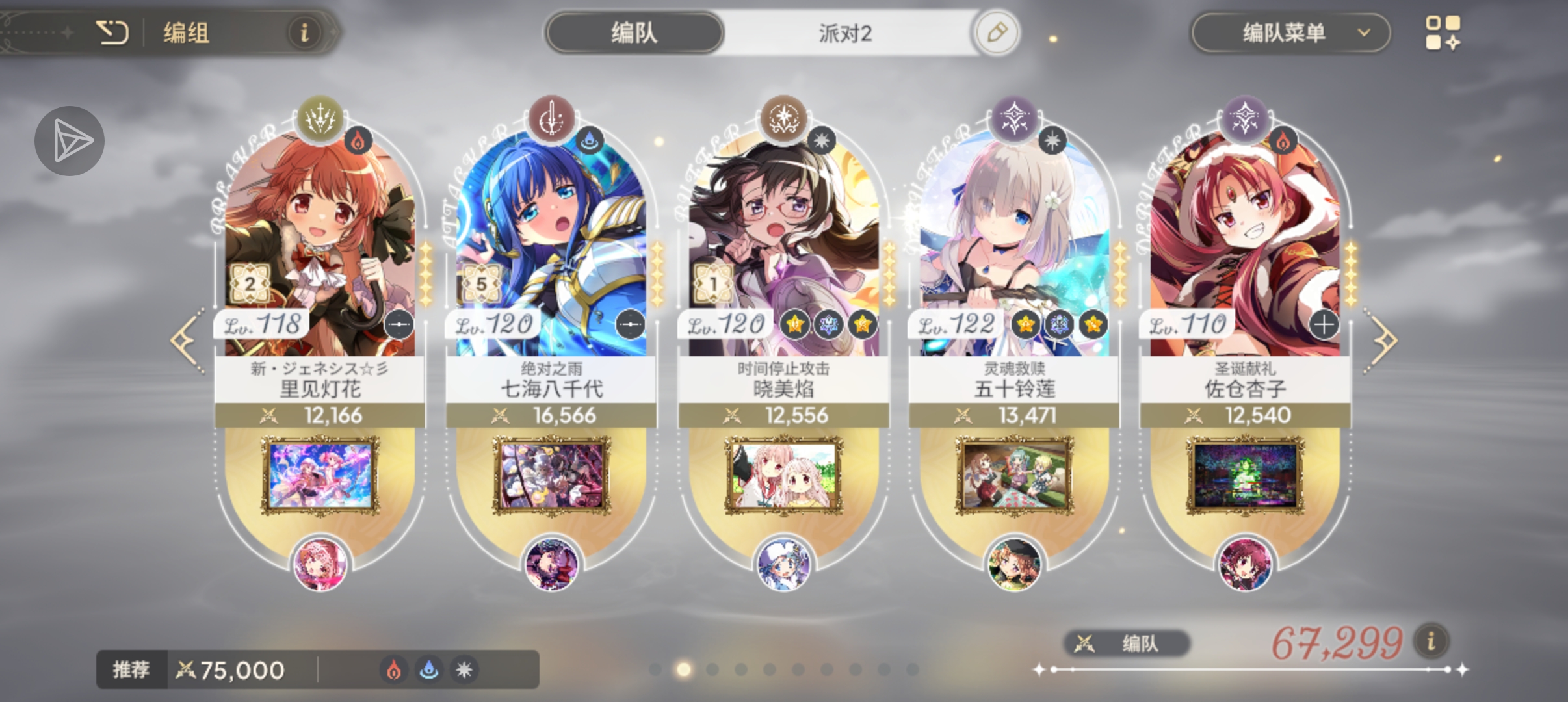Click the plus icon on 佐仓杏子's card
Image resolution: width=1568 pixels, height=702 pixels.
(x=1323, y=325)
